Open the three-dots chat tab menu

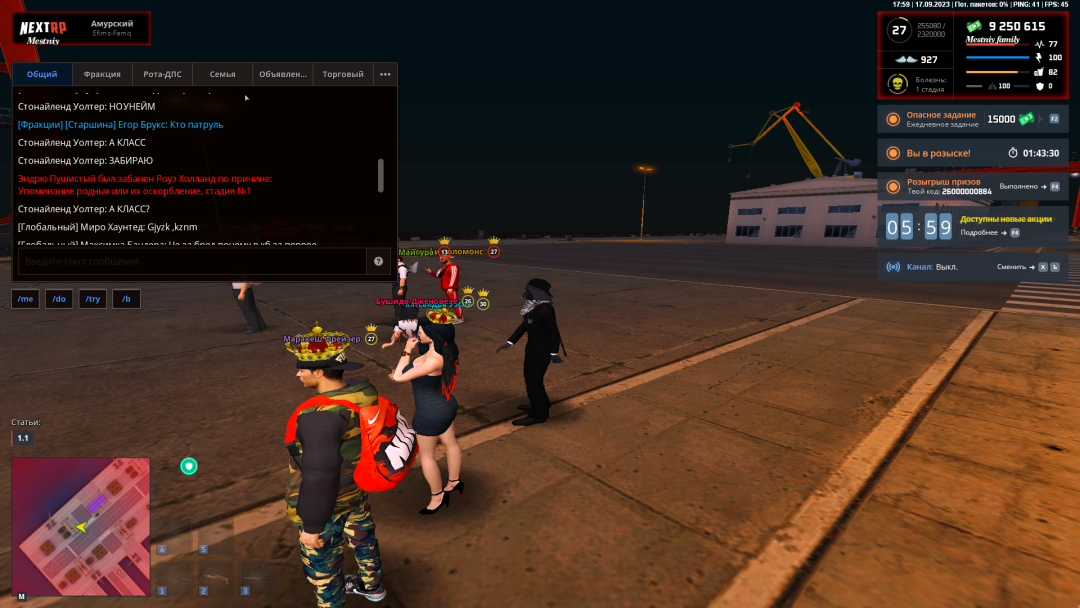tap(385, 74)
